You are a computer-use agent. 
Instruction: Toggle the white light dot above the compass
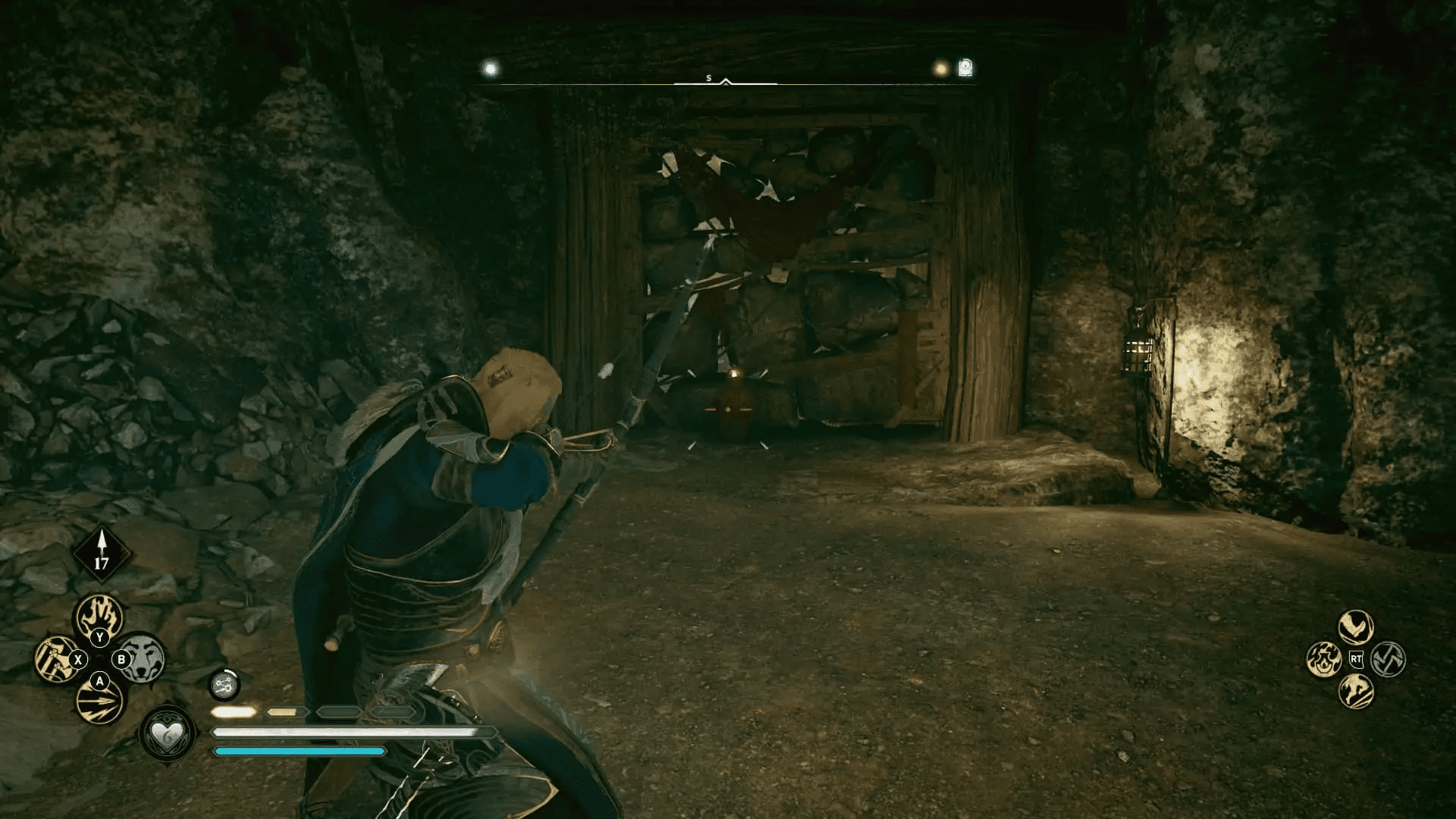(489, 67)
